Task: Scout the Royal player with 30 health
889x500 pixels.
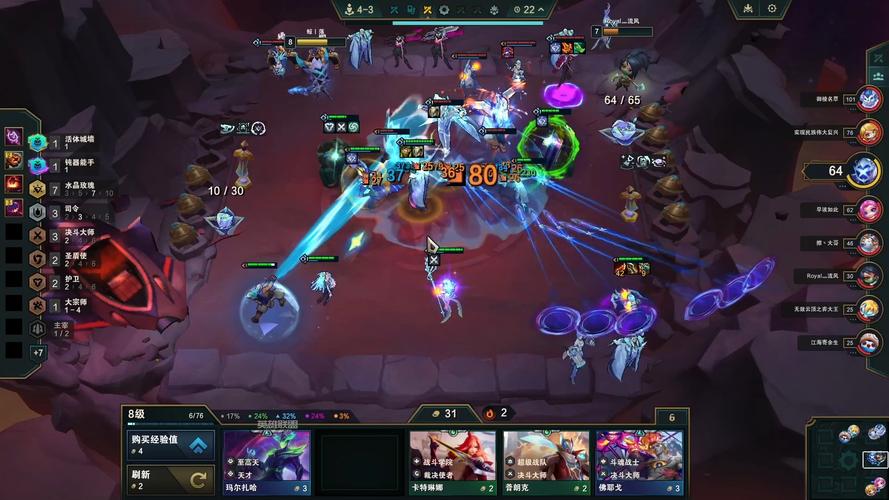Action: 869,275
